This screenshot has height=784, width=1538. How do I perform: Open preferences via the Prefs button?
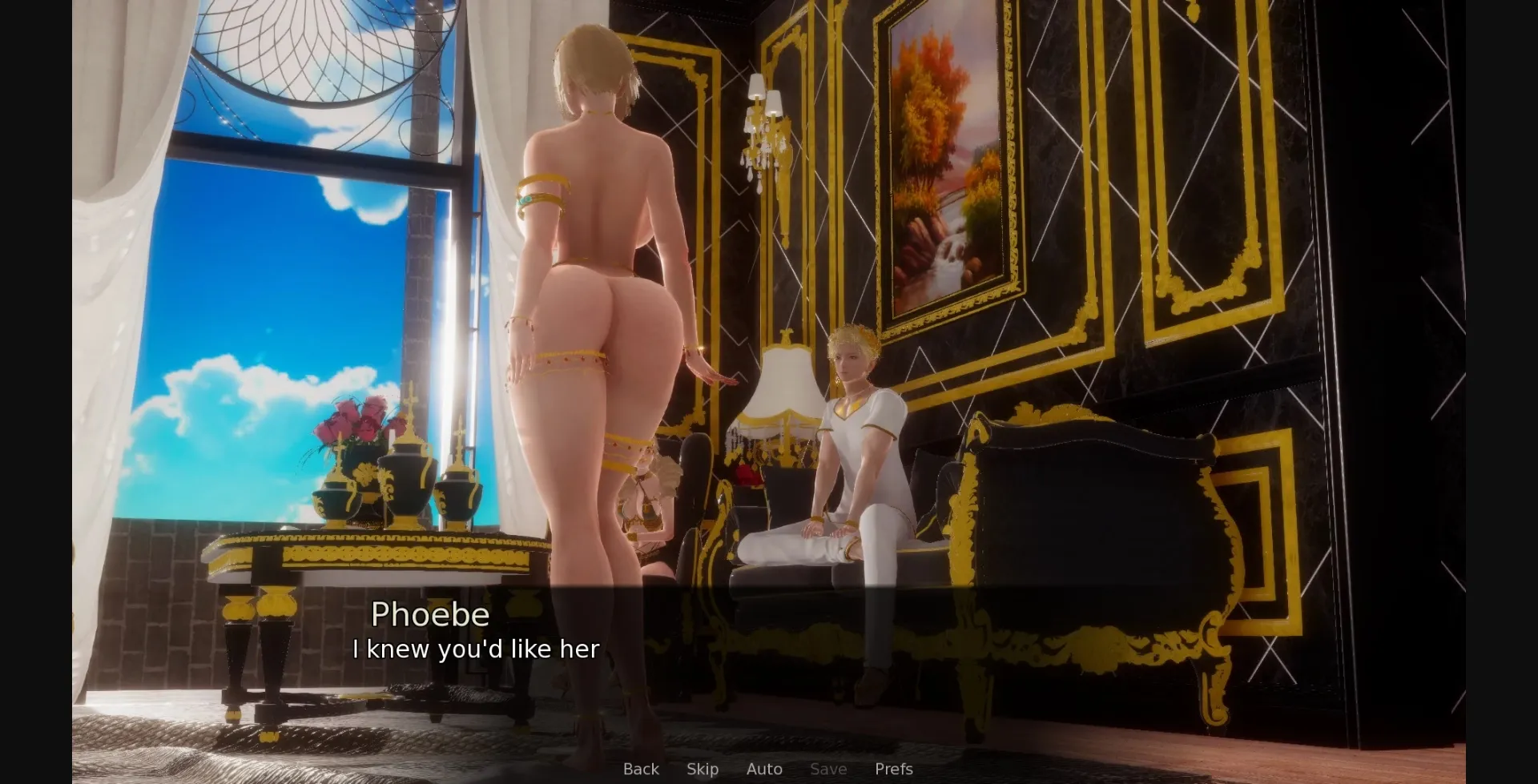pyautogui.click(x=892, y=769)
